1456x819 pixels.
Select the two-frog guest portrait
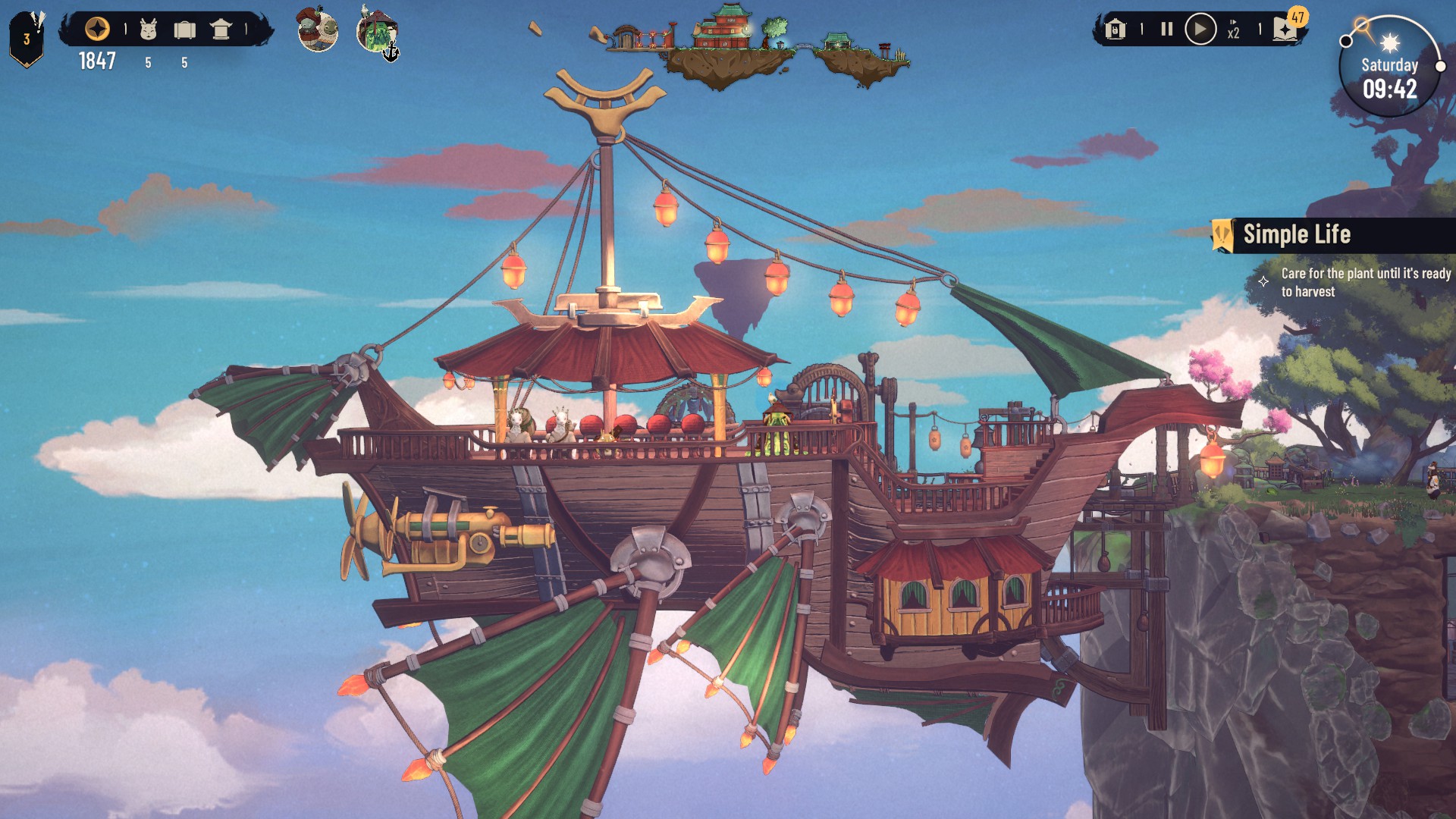coord(318,30)
